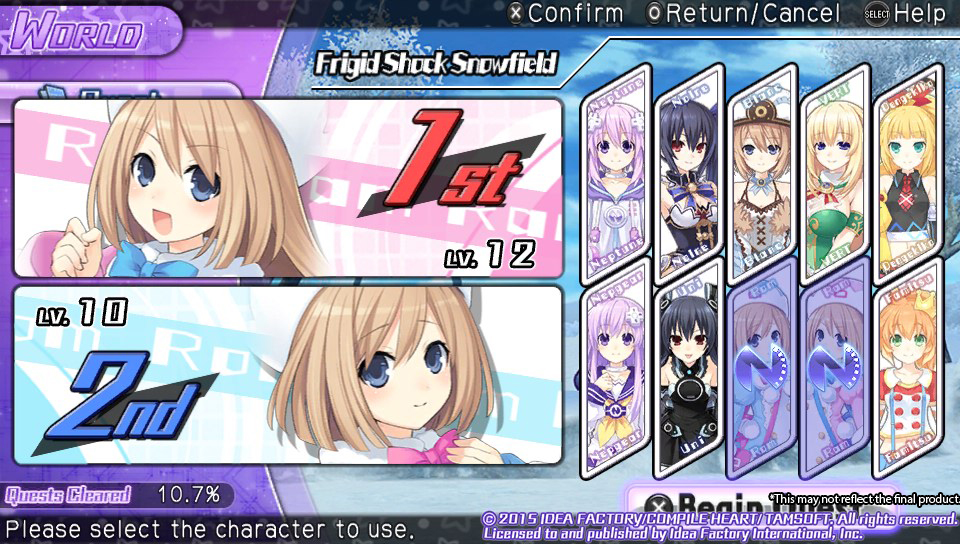This screenshot has height=544, width=960.
Task: Select the Neptune character card
Action: point(617,172)
